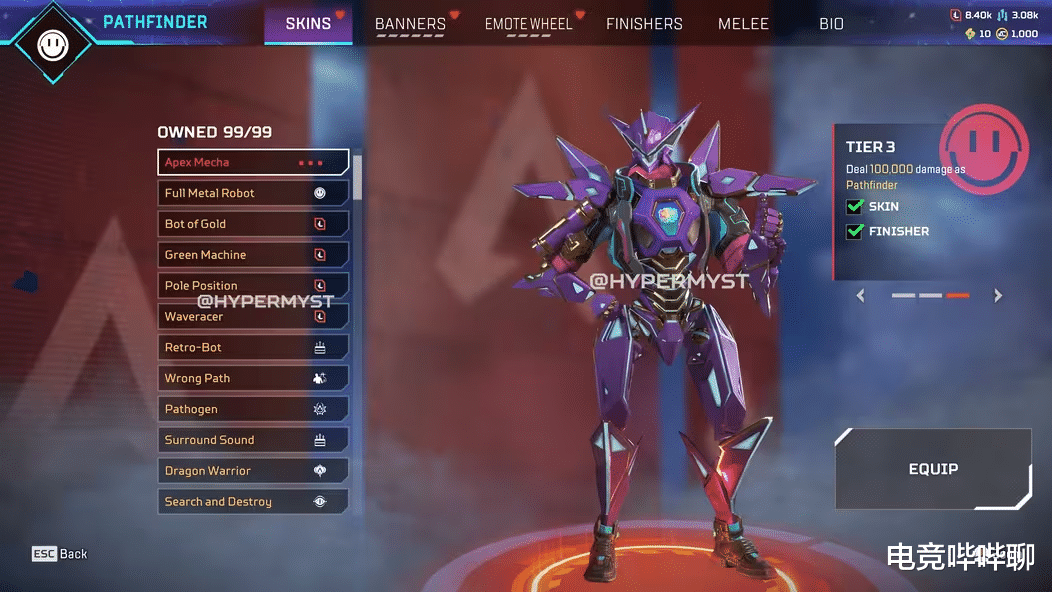1052x592 pixels.
Task: Select the Waveracer skin
Action: (253, 317)
